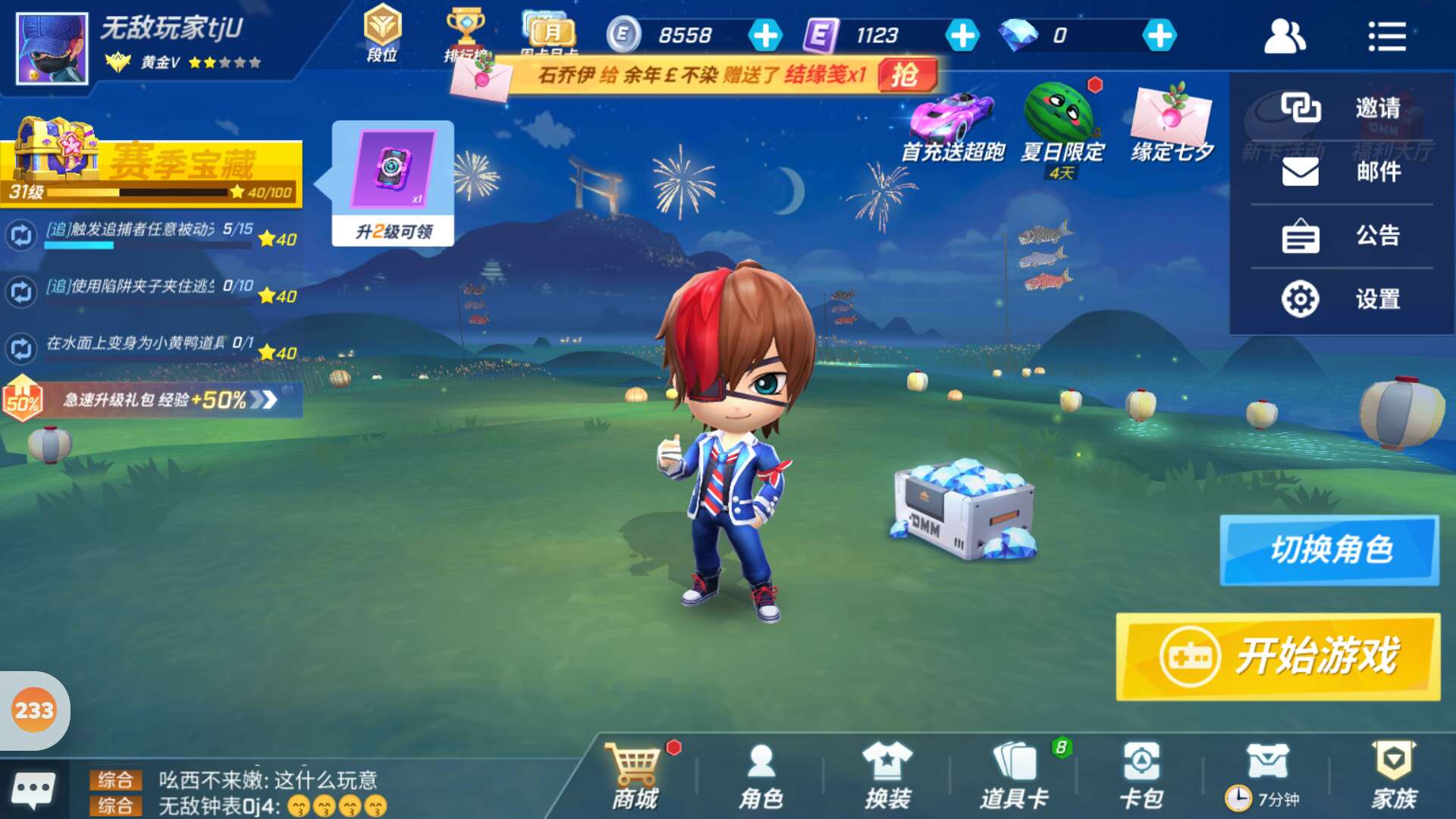1456x819 pixels.
Task: Grab the gift with 抢 button
Action: pos(906,75)
